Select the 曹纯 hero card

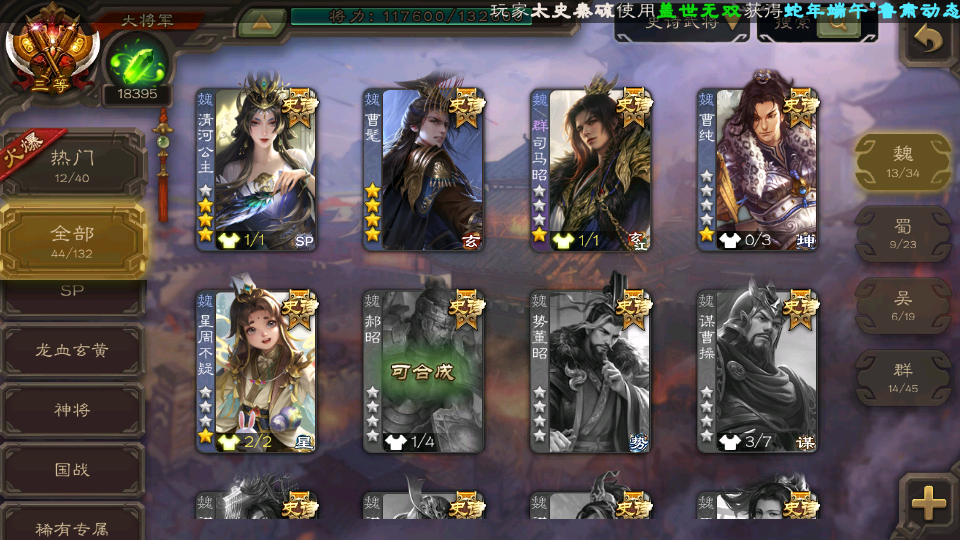pyautogui.click(x=757, y=170)
